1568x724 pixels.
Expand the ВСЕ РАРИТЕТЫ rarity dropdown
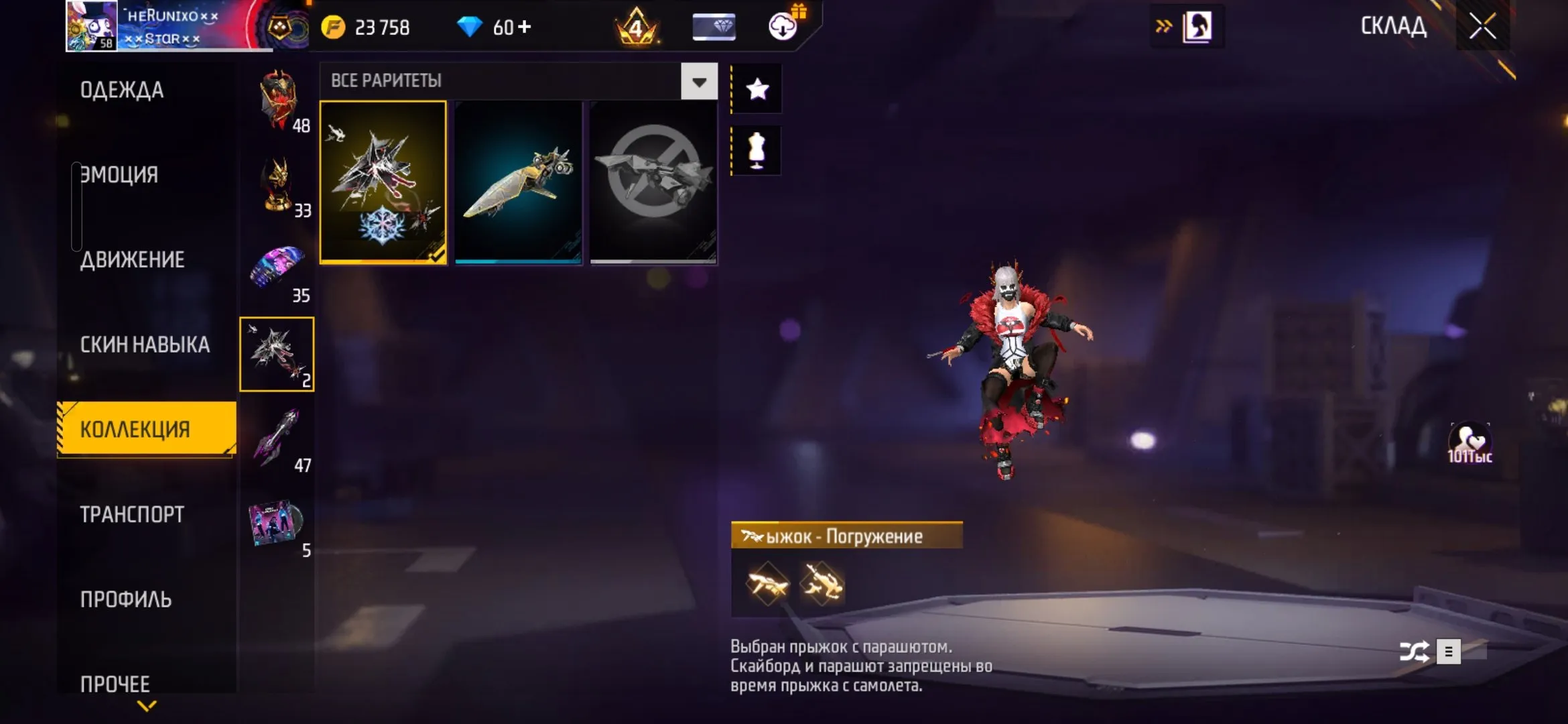point(699,81)
